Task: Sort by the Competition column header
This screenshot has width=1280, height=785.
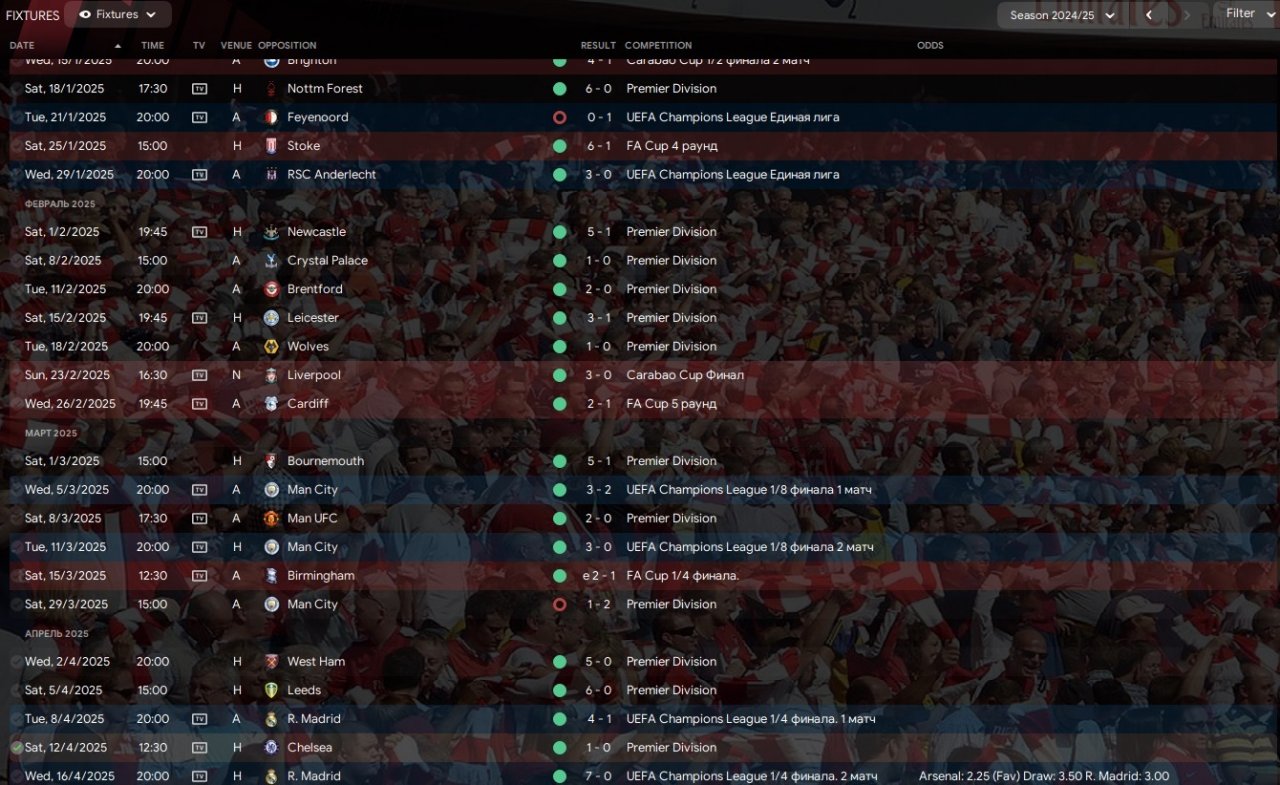Action: pyautogui.click(x=658, y=45)
